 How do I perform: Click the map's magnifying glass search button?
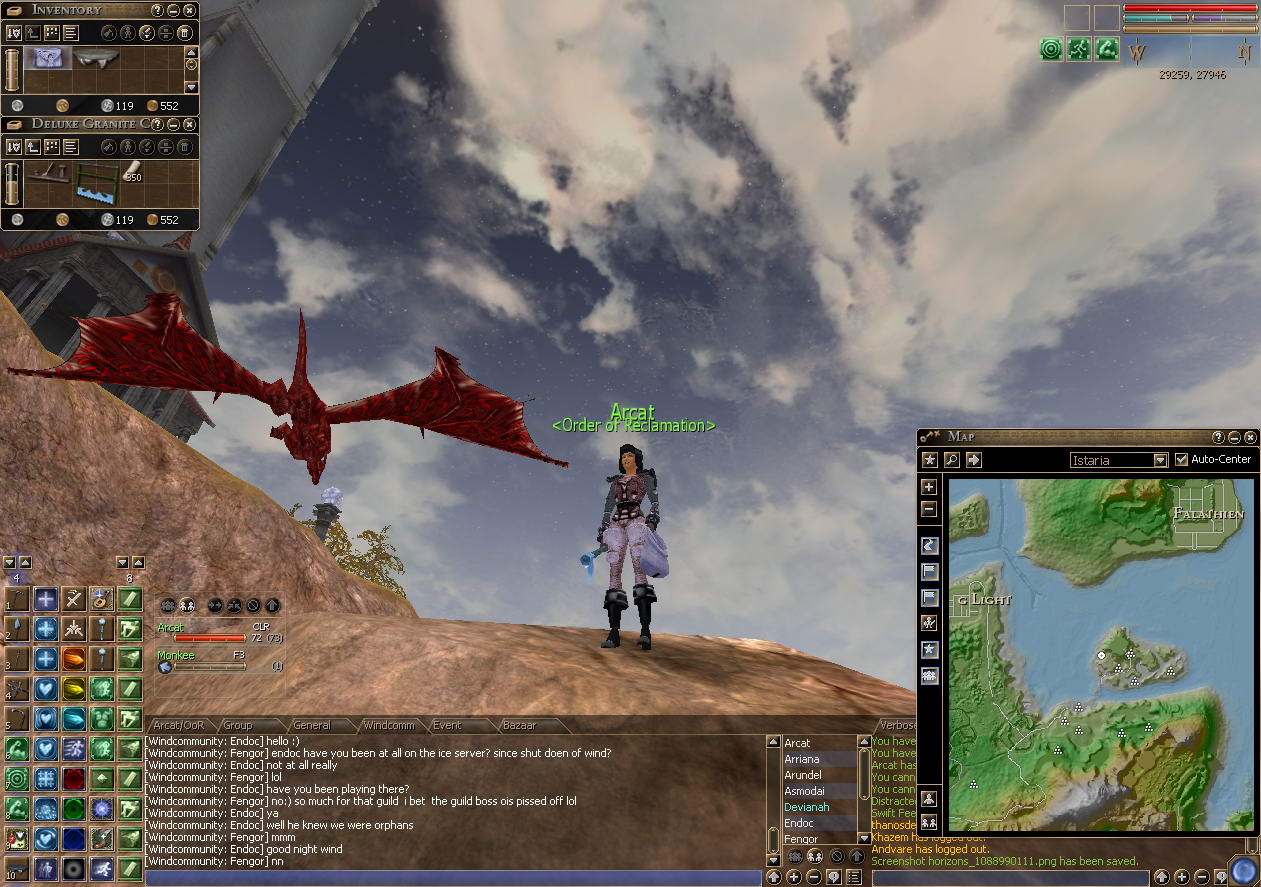click(951, 460)
